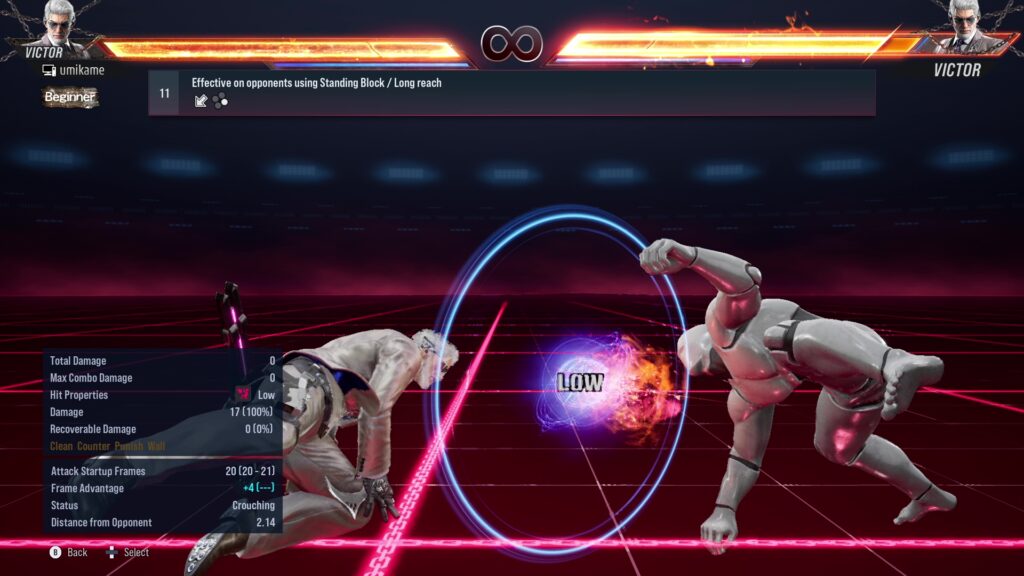
Task: Select move 11 Standing Block / Long reach row
Action: pos(511,92)
